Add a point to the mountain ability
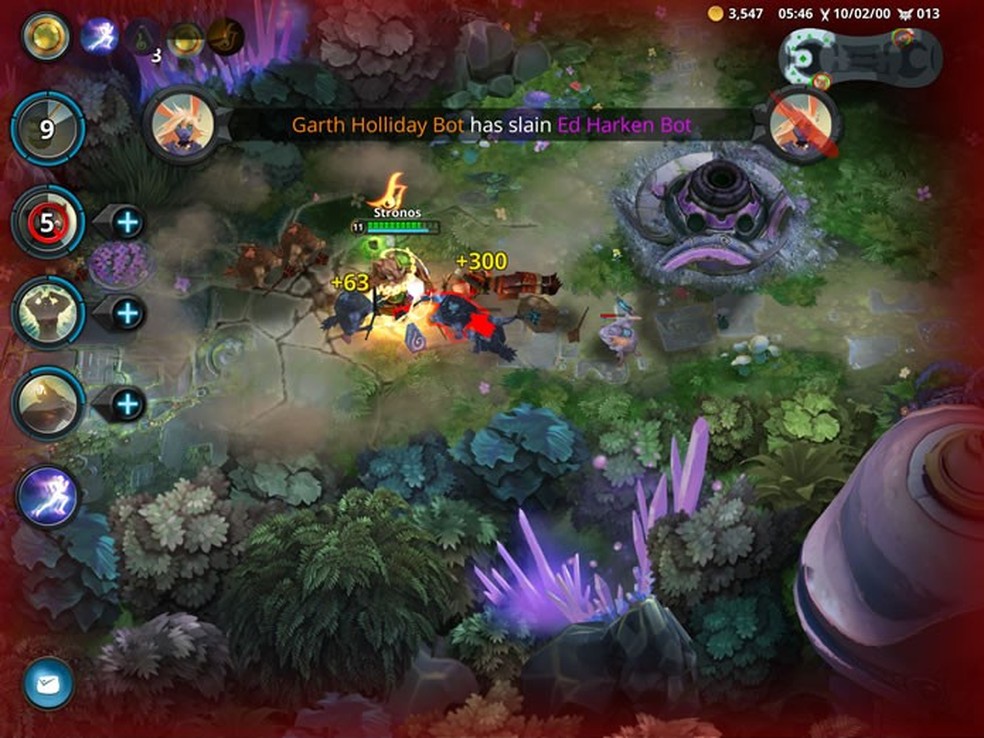The image size is (984, 738). 126,405
